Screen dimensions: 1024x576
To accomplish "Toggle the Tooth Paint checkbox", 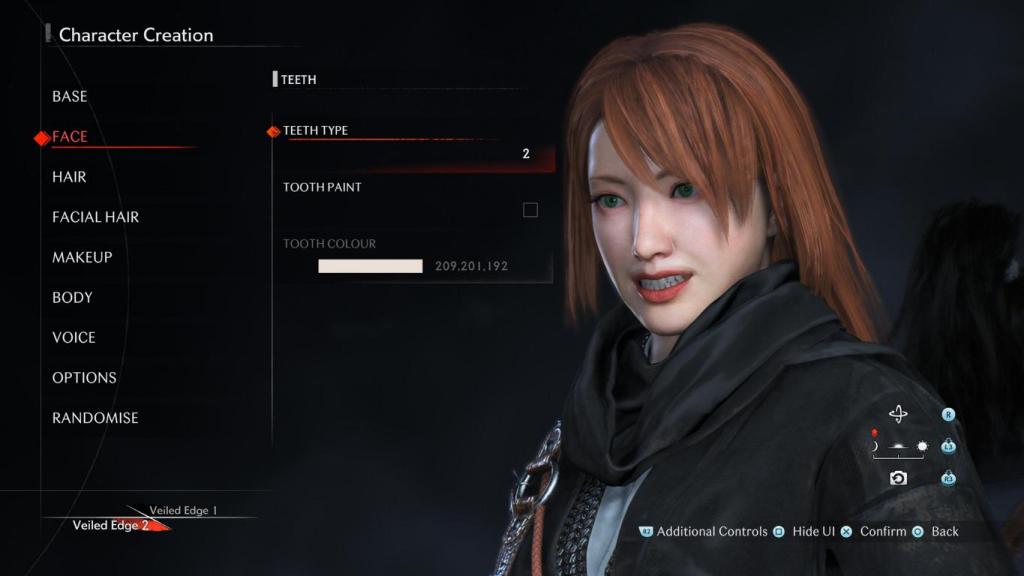I will tap(530, 210).
